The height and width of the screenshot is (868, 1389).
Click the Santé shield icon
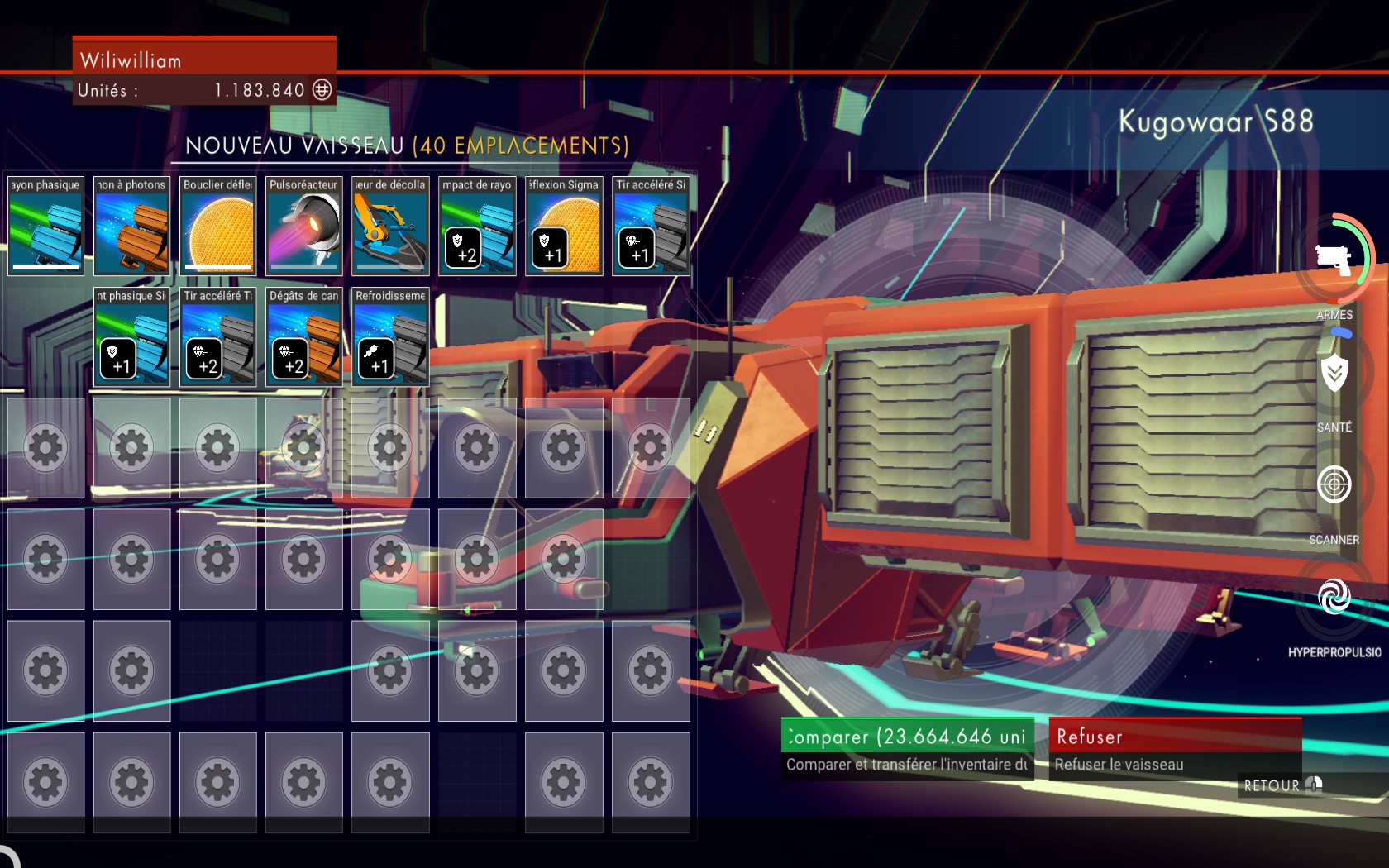pos(1334,374)
